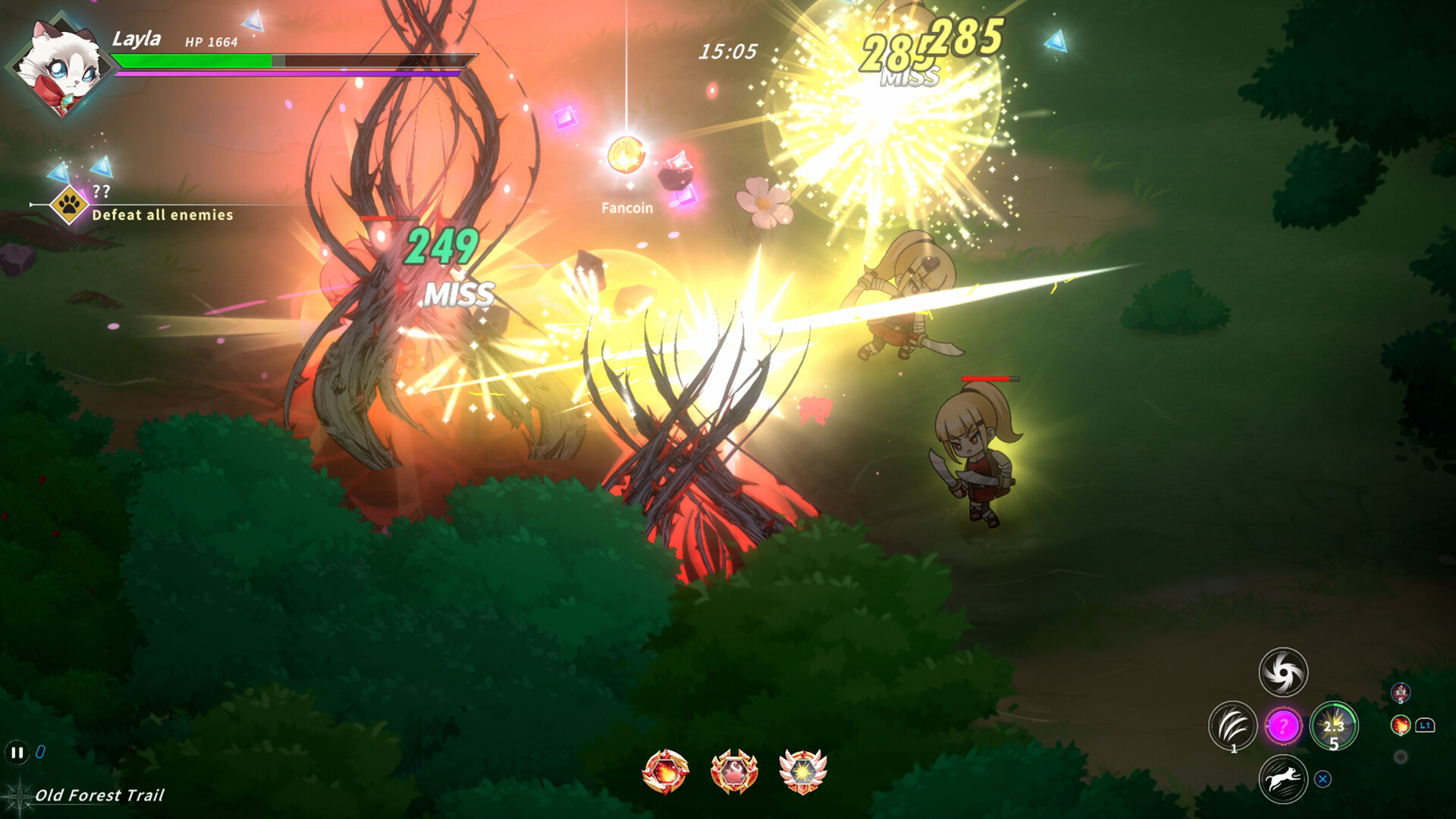This screenshot has width=1456, height=819.
Task: Pause the game with the pause button
Action: [x=16, y=752]
